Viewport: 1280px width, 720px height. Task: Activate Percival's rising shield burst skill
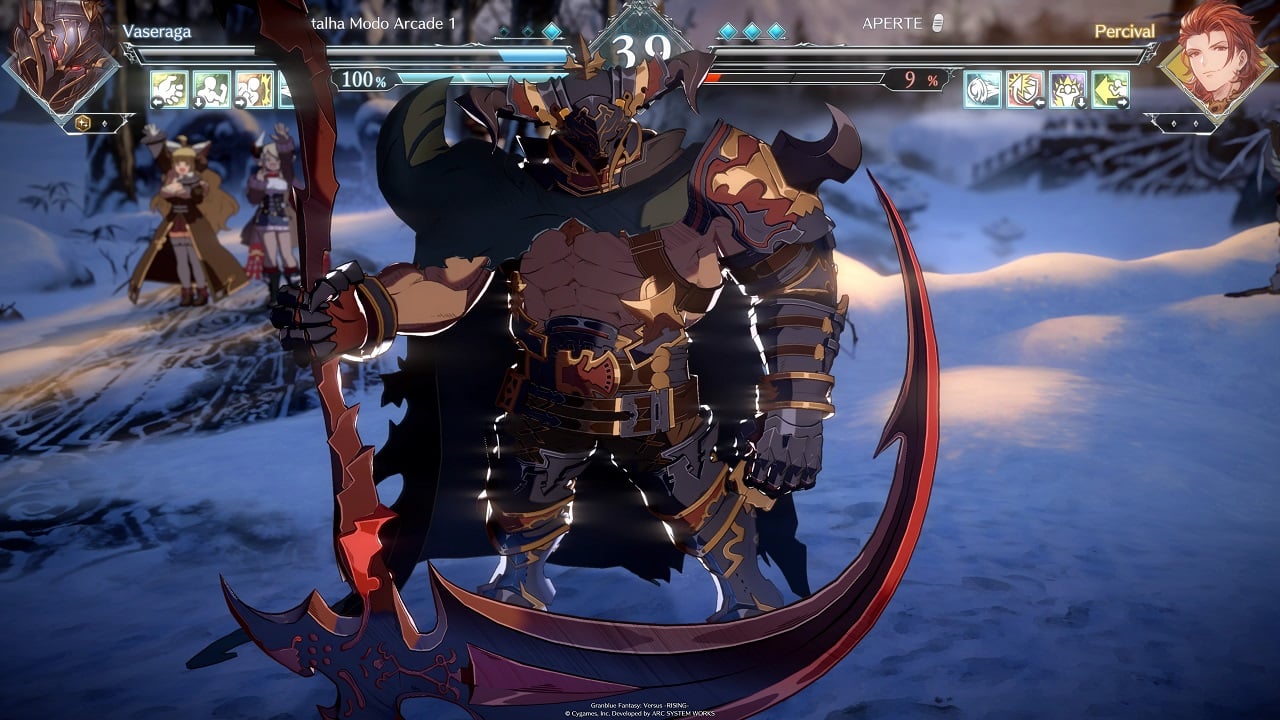[1025, 89]
